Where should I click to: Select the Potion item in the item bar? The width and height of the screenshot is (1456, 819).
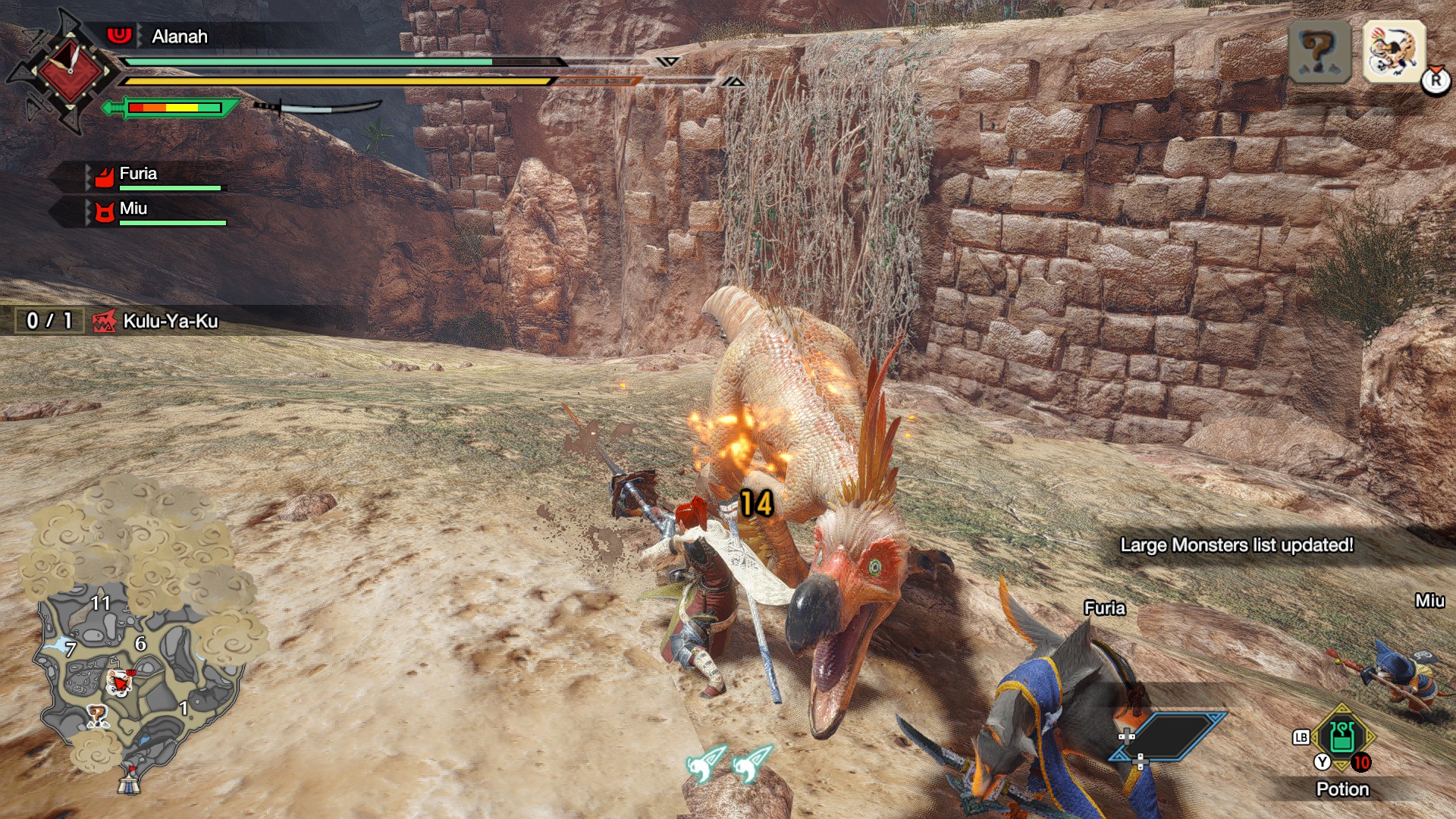tap(1341, 737)
